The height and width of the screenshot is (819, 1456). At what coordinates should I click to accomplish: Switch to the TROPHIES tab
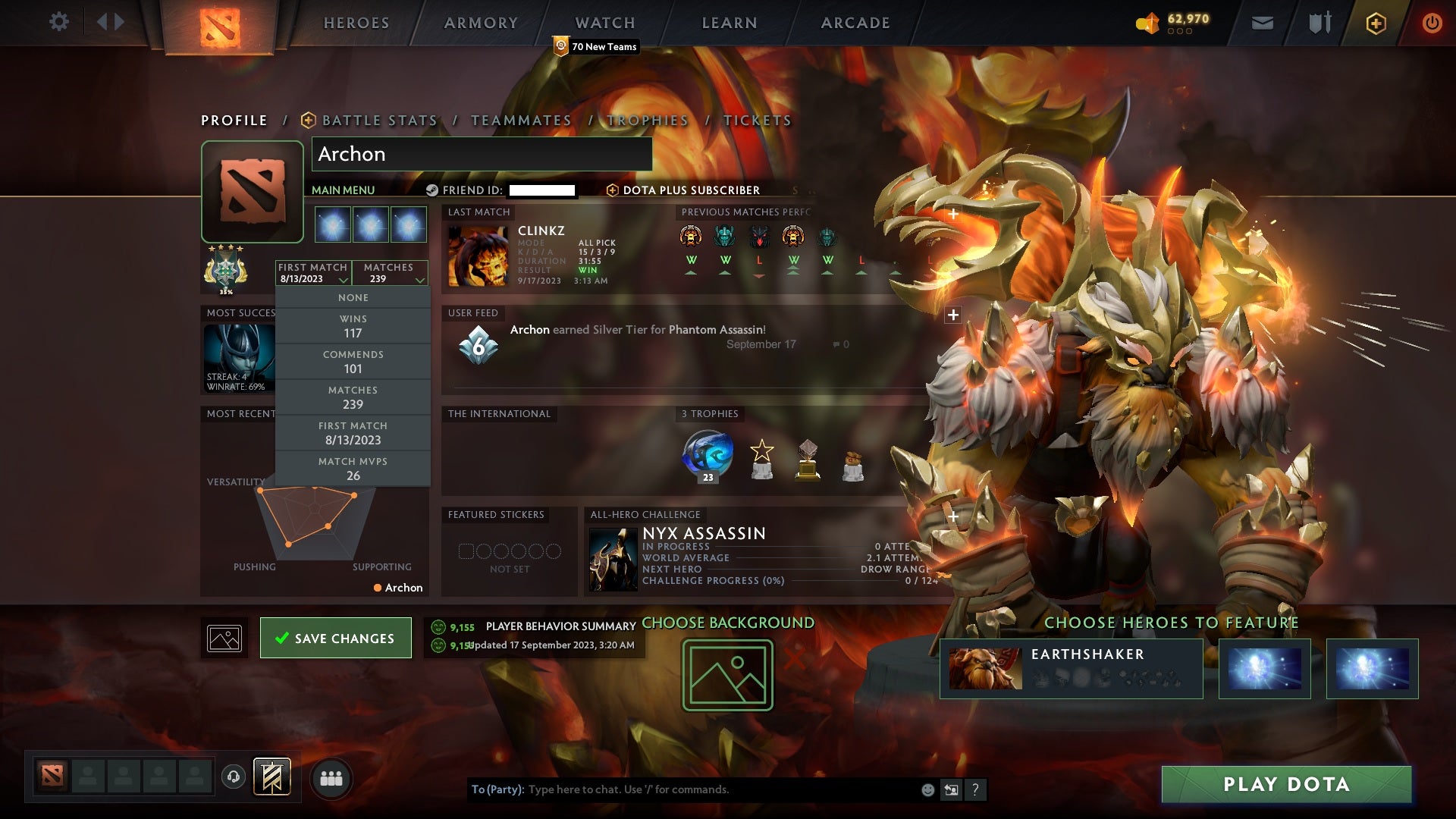click(x=646, y=120)
